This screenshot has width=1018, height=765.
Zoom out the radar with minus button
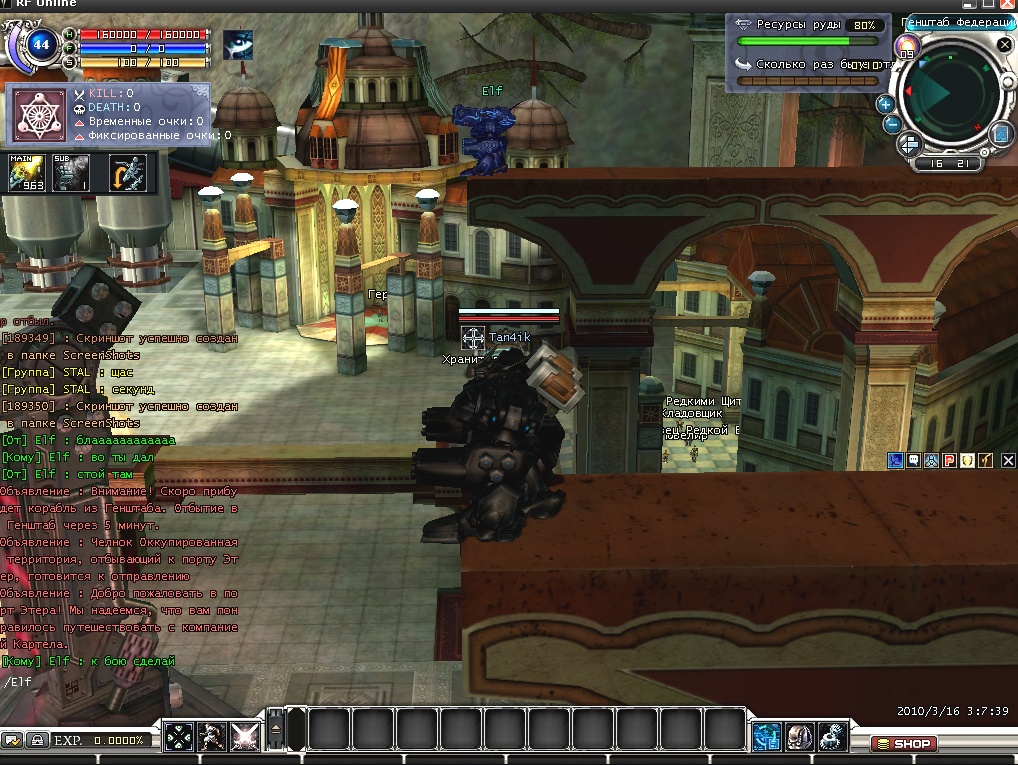(x=892, y=124)
